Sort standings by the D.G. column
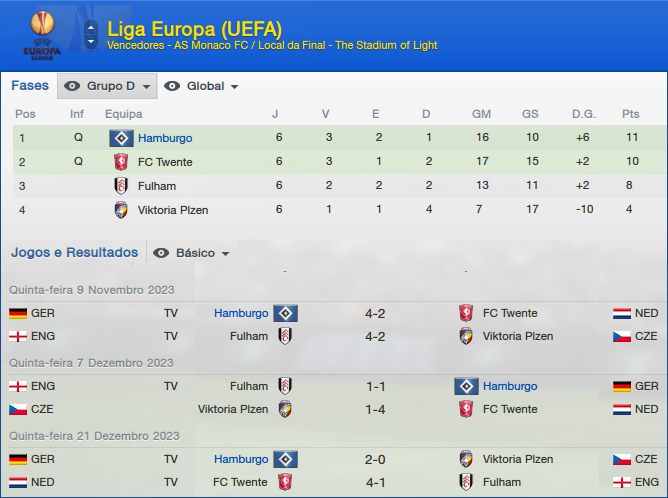The image size is (668, 498). [x=582, y=114]
